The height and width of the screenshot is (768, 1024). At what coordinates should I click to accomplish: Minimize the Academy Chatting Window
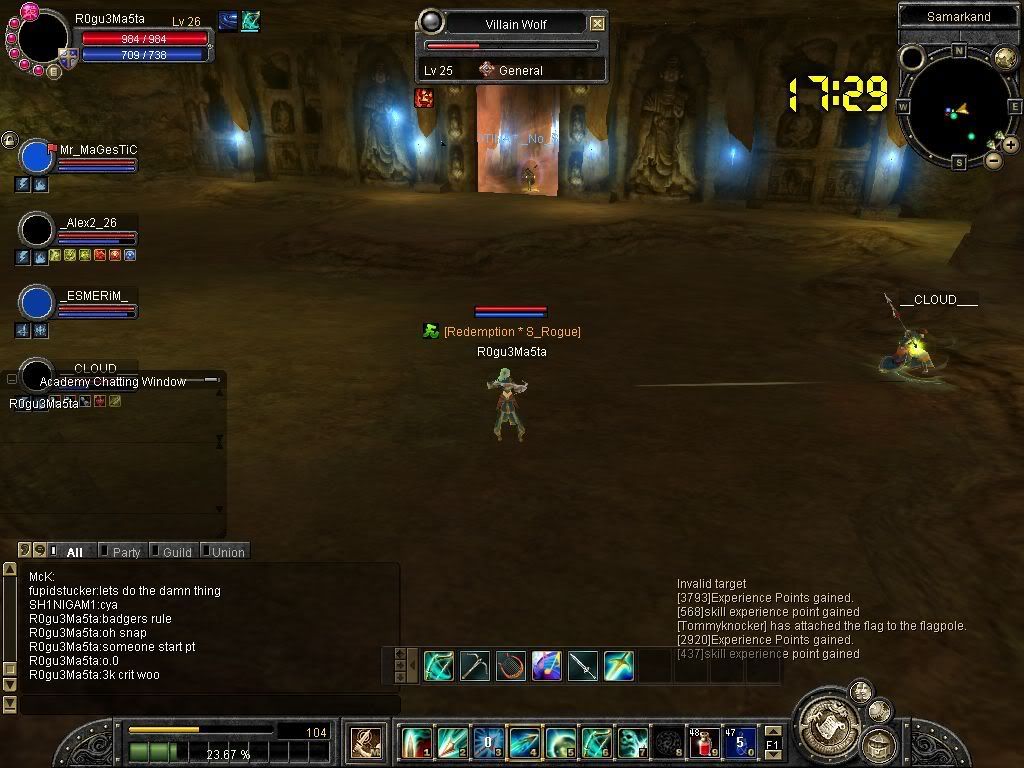click(x=211, y=380)
